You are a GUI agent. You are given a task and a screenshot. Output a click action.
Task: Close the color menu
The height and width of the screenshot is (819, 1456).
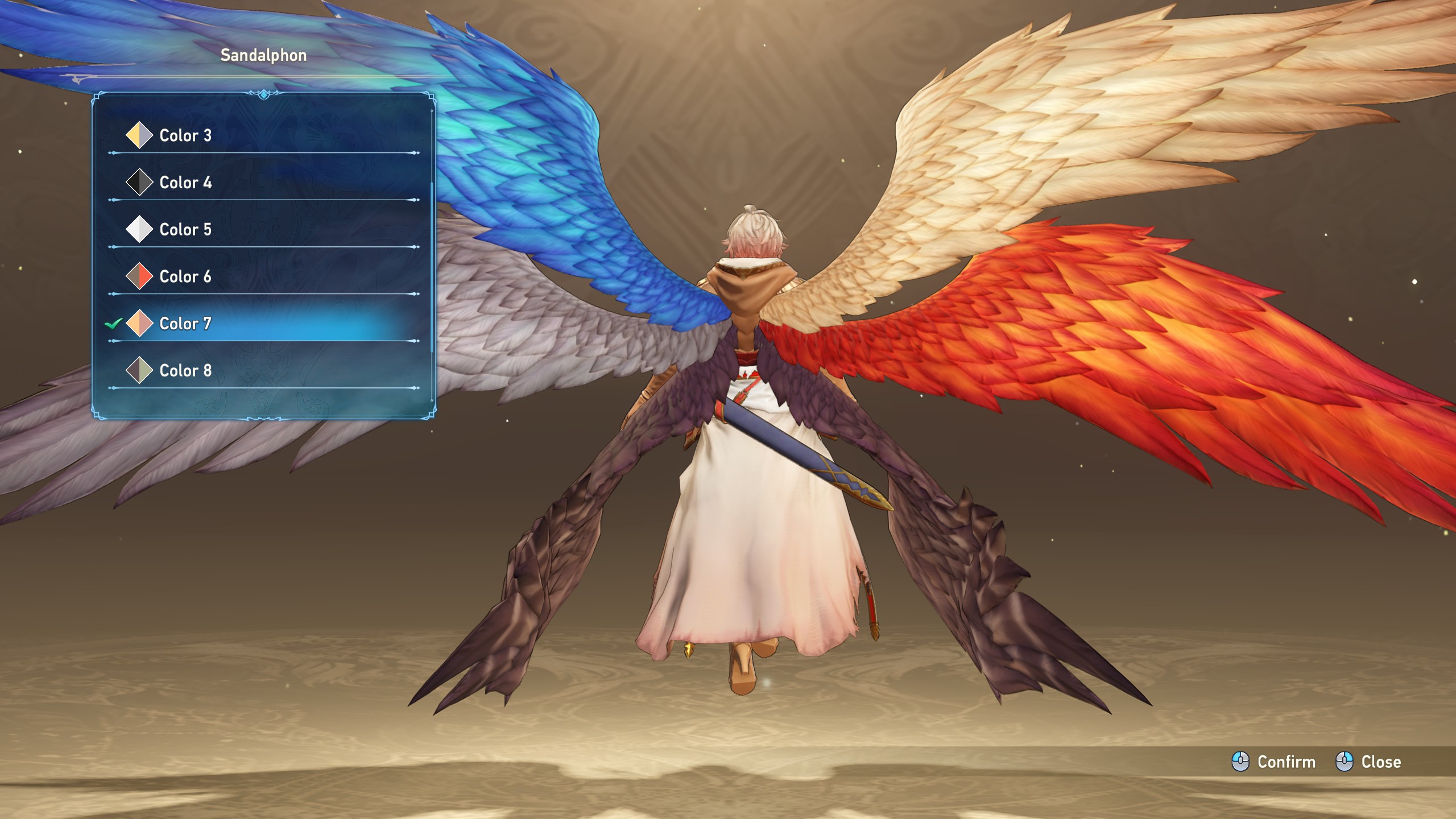(1368, 762)
